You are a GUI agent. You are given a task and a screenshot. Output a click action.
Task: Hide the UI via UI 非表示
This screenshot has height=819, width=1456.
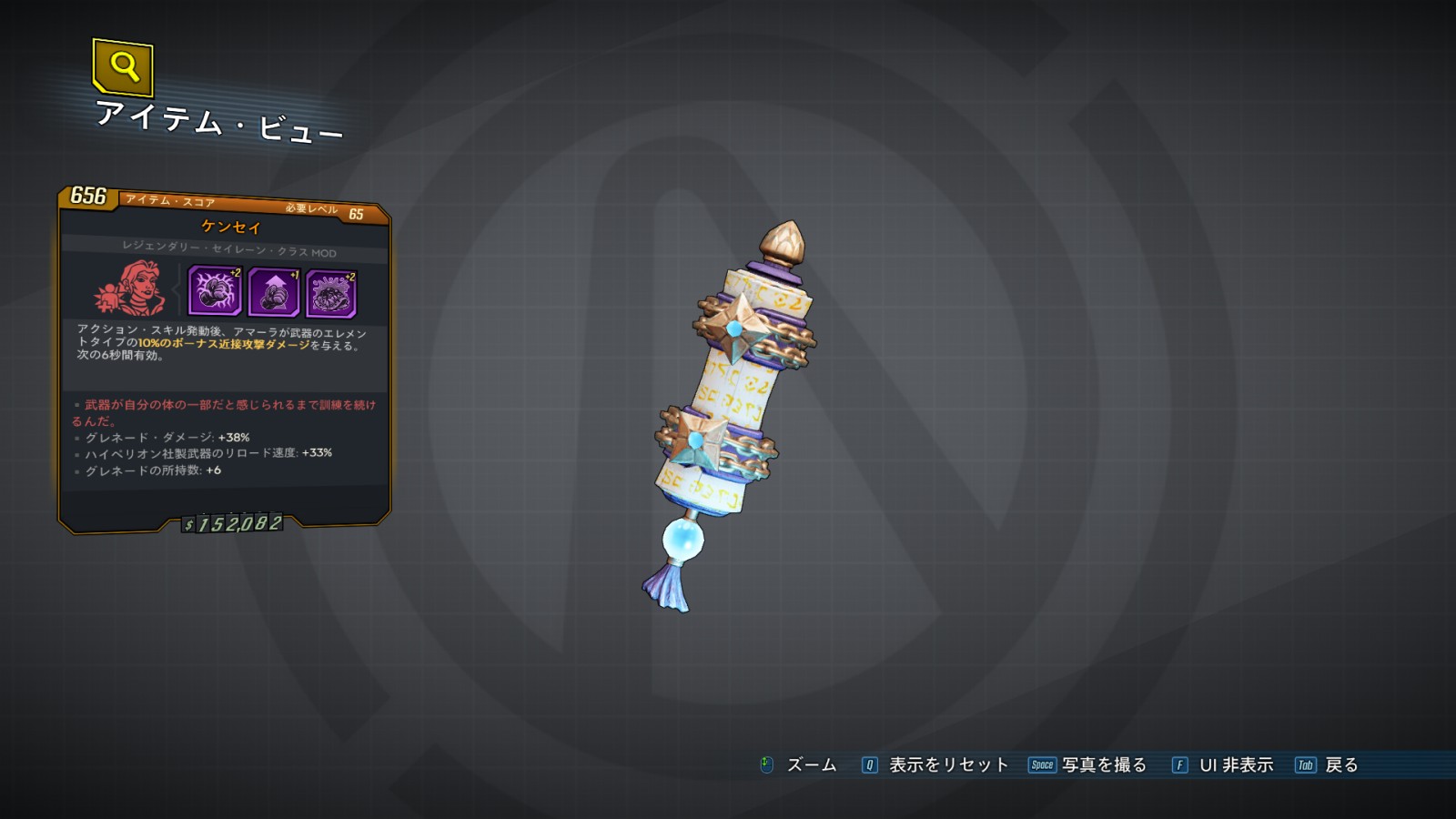tap(1236, 765)
